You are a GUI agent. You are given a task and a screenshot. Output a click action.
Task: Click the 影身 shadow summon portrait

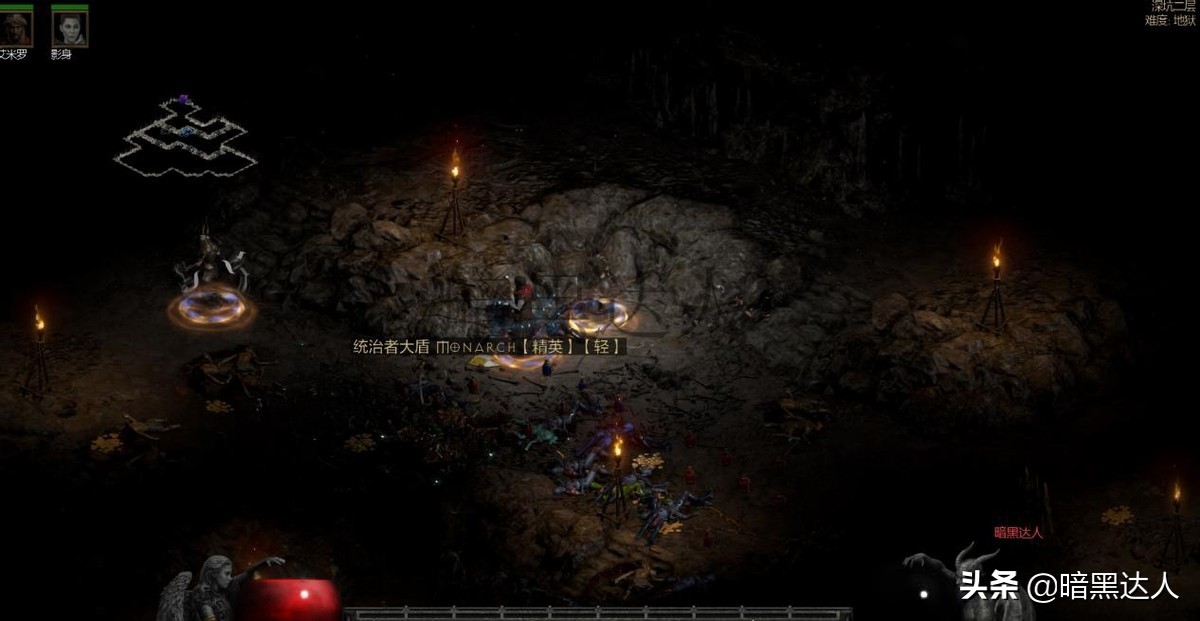pos(69,28)
